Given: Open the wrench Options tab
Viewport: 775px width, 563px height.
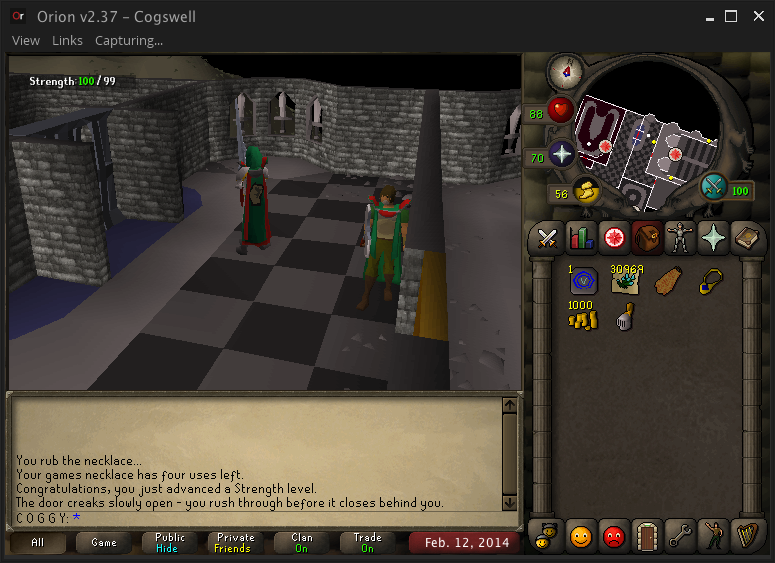Looking at the screenshot, I should (680, 536).
